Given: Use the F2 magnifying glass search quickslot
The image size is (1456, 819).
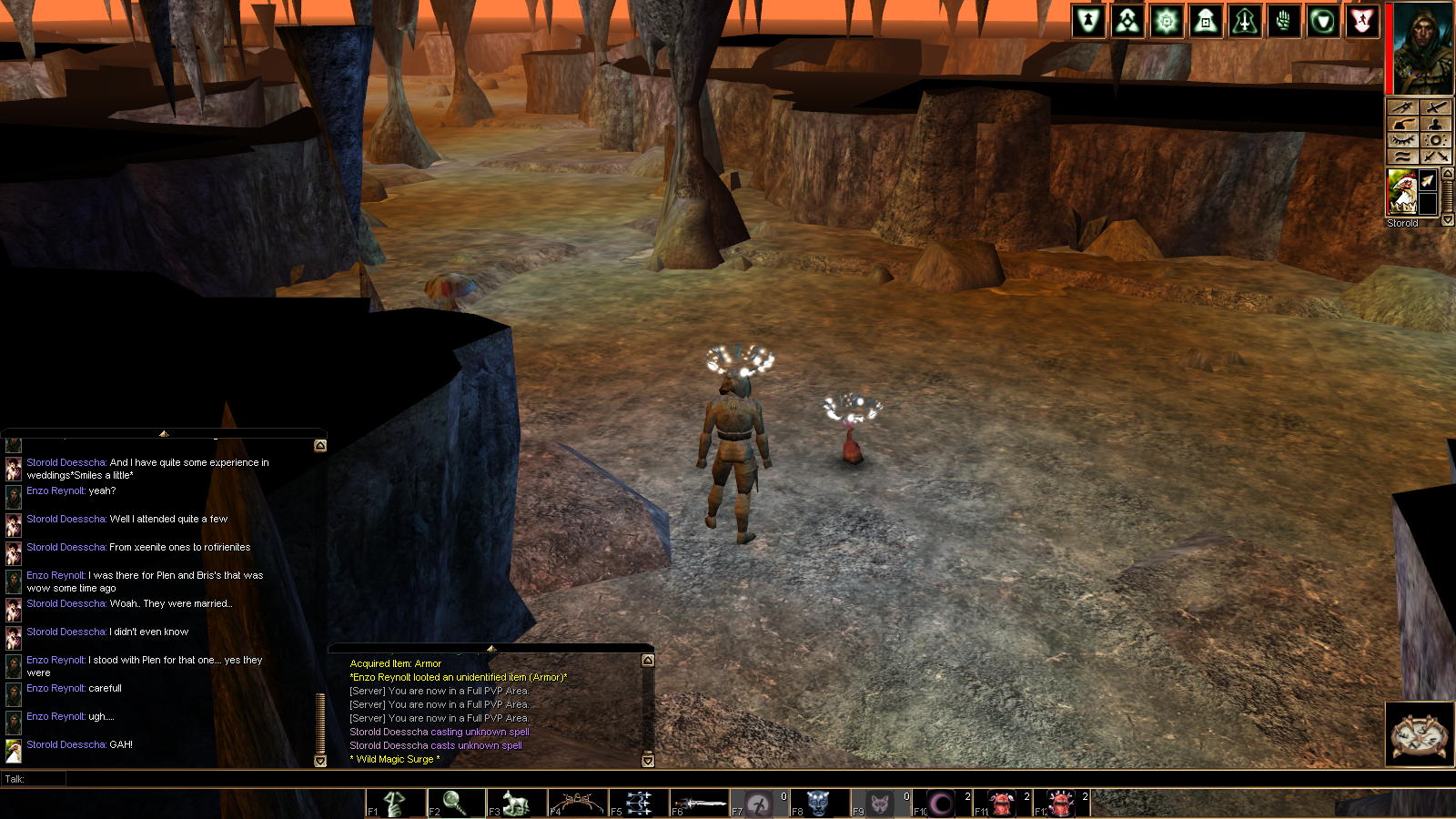Looking at the screenshot, I should pos(457,804).
